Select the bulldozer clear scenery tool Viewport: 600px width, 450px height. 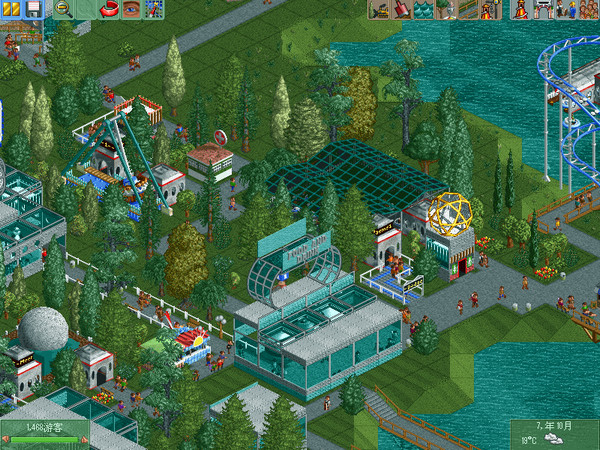click(379, 9)
